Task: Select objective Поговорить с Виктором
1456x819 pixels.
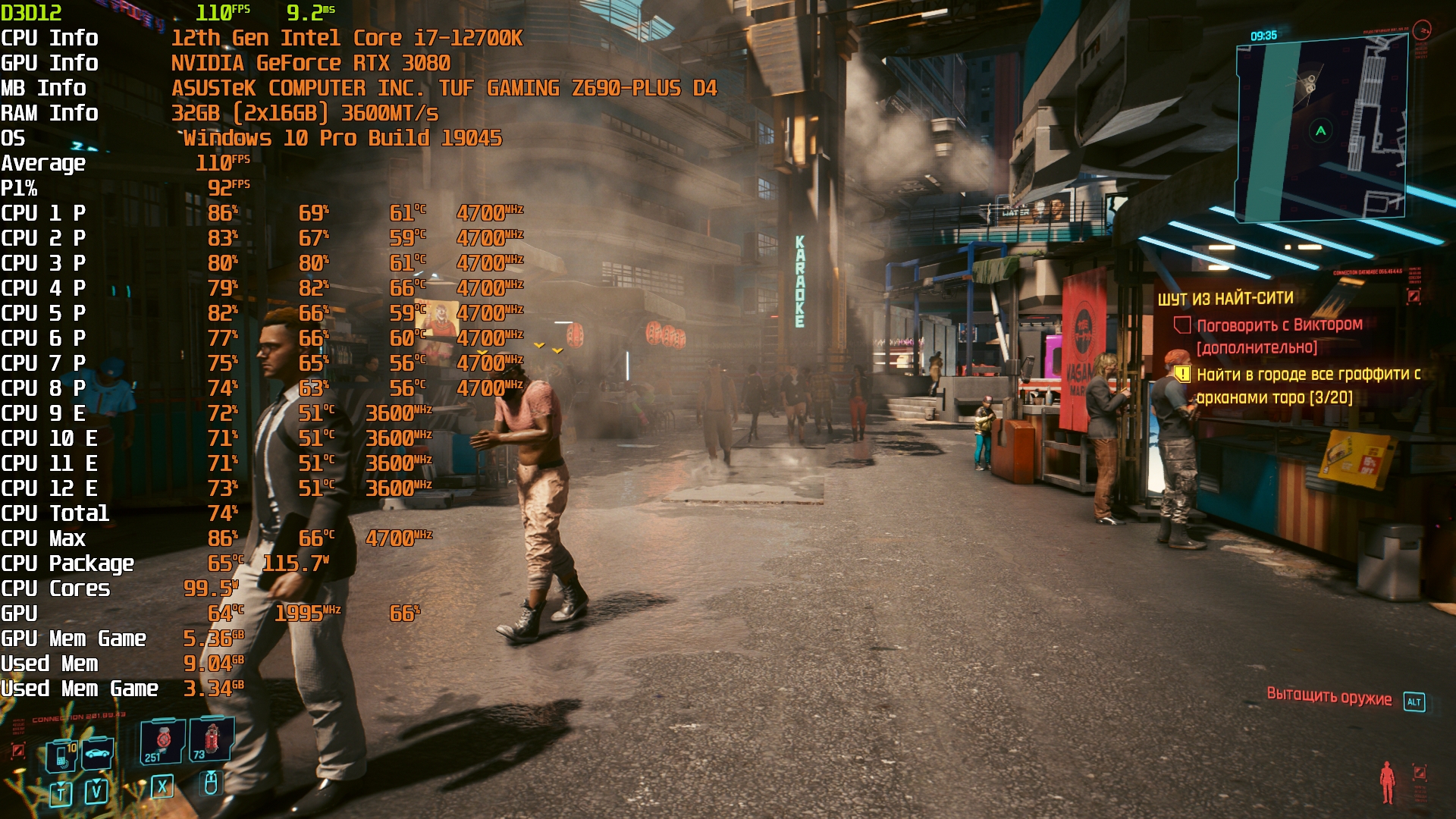Action: [1279, 325]
